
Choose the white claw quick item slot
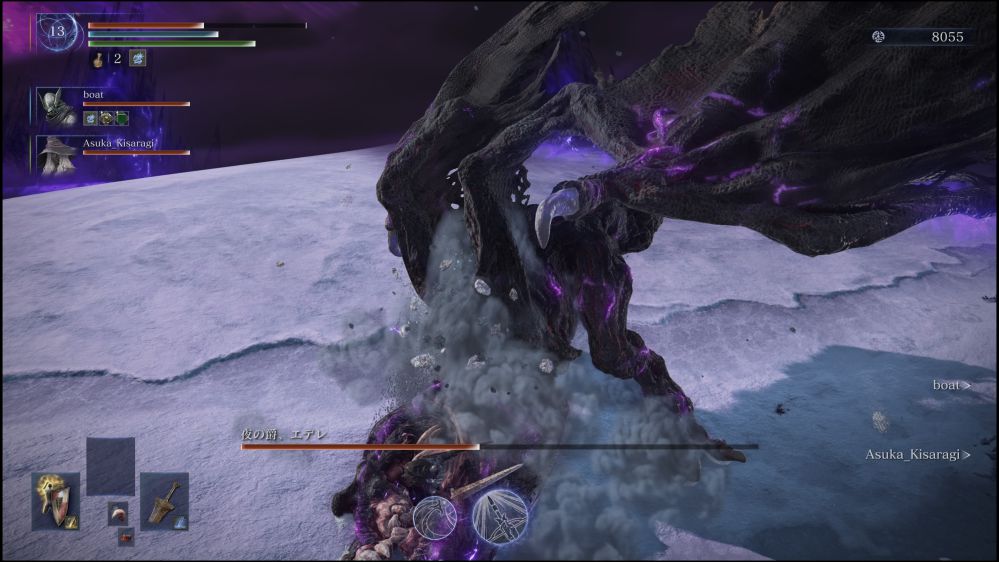click(118, 513)
